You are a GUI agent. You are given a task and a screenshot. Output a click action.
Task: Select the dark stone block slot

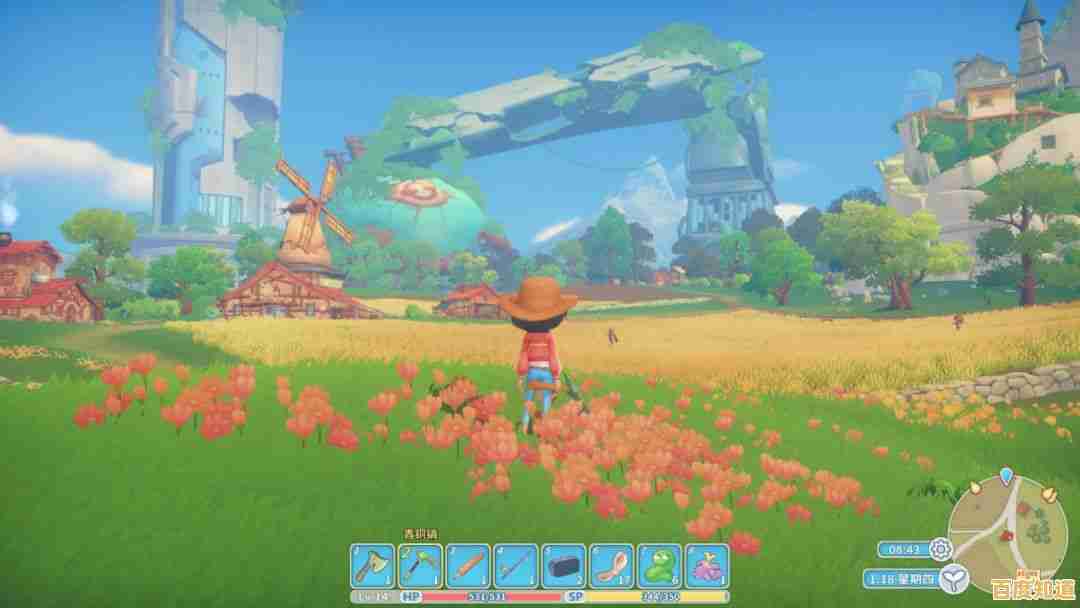pos(564,566)
